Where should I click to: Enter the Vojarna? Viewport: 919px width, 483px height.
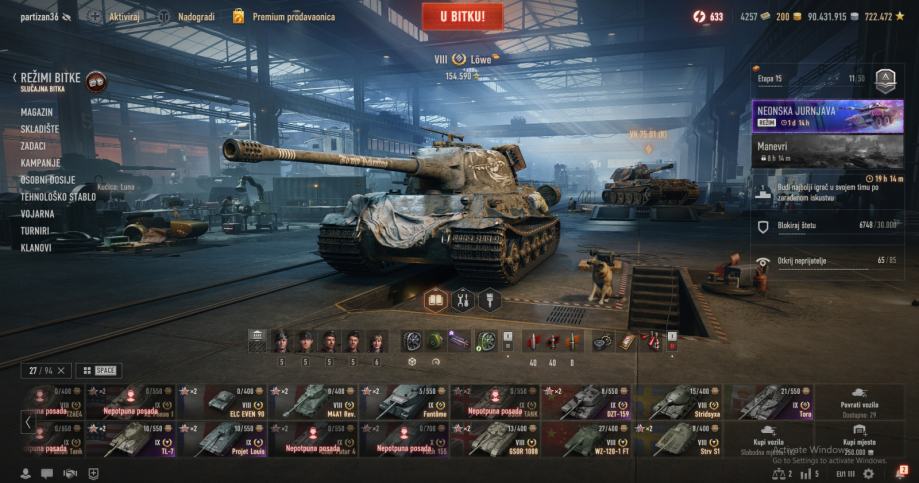pyautogui.click(x=38, y=214)
